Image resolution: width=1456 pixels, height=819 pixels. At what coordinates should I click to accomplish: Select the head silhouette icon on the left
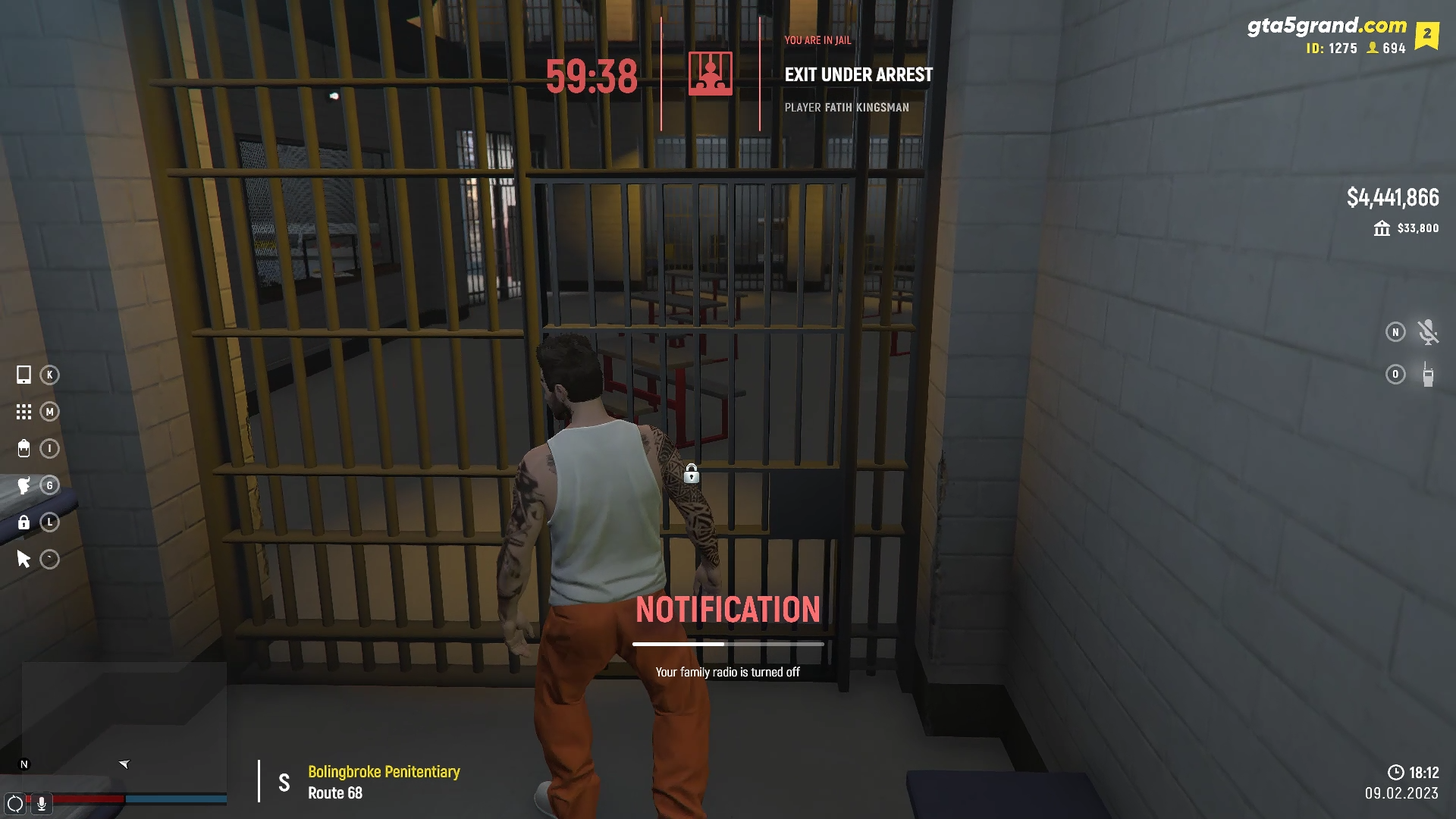[24, 485]
